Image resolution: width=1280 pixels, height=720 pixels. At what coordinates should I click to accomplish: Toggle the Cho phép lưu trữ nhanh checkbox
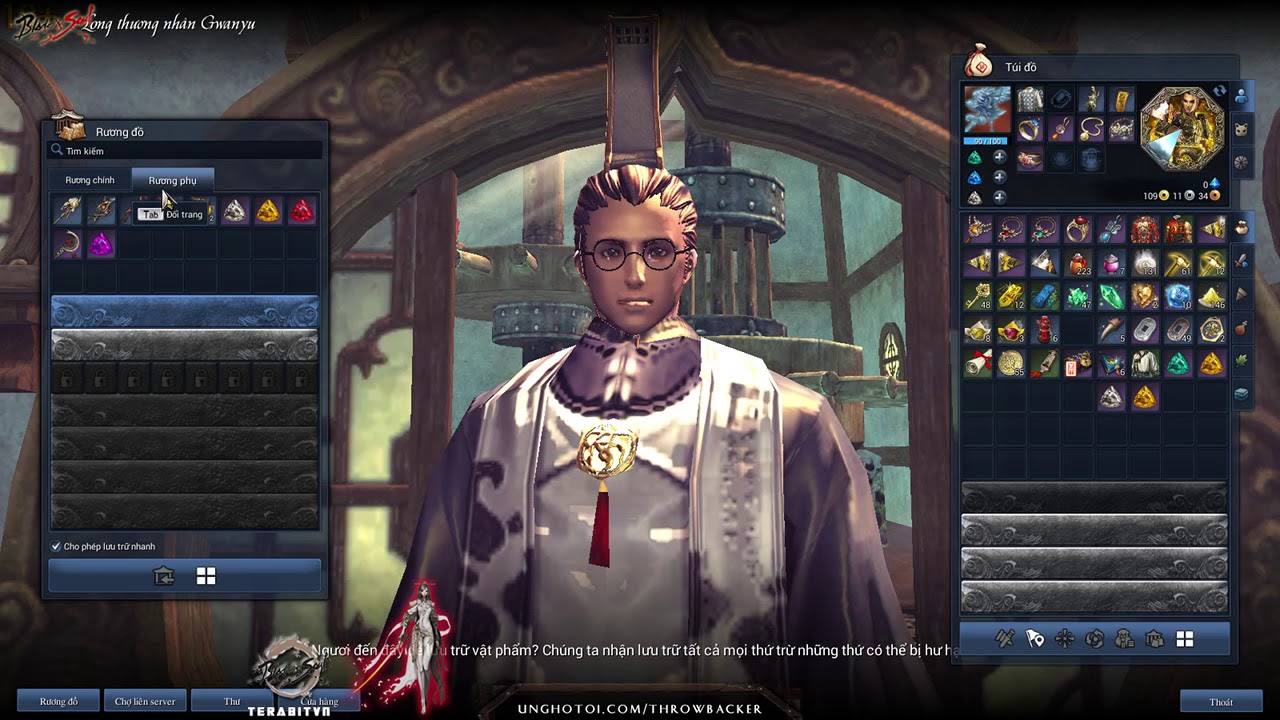point(56,547)
